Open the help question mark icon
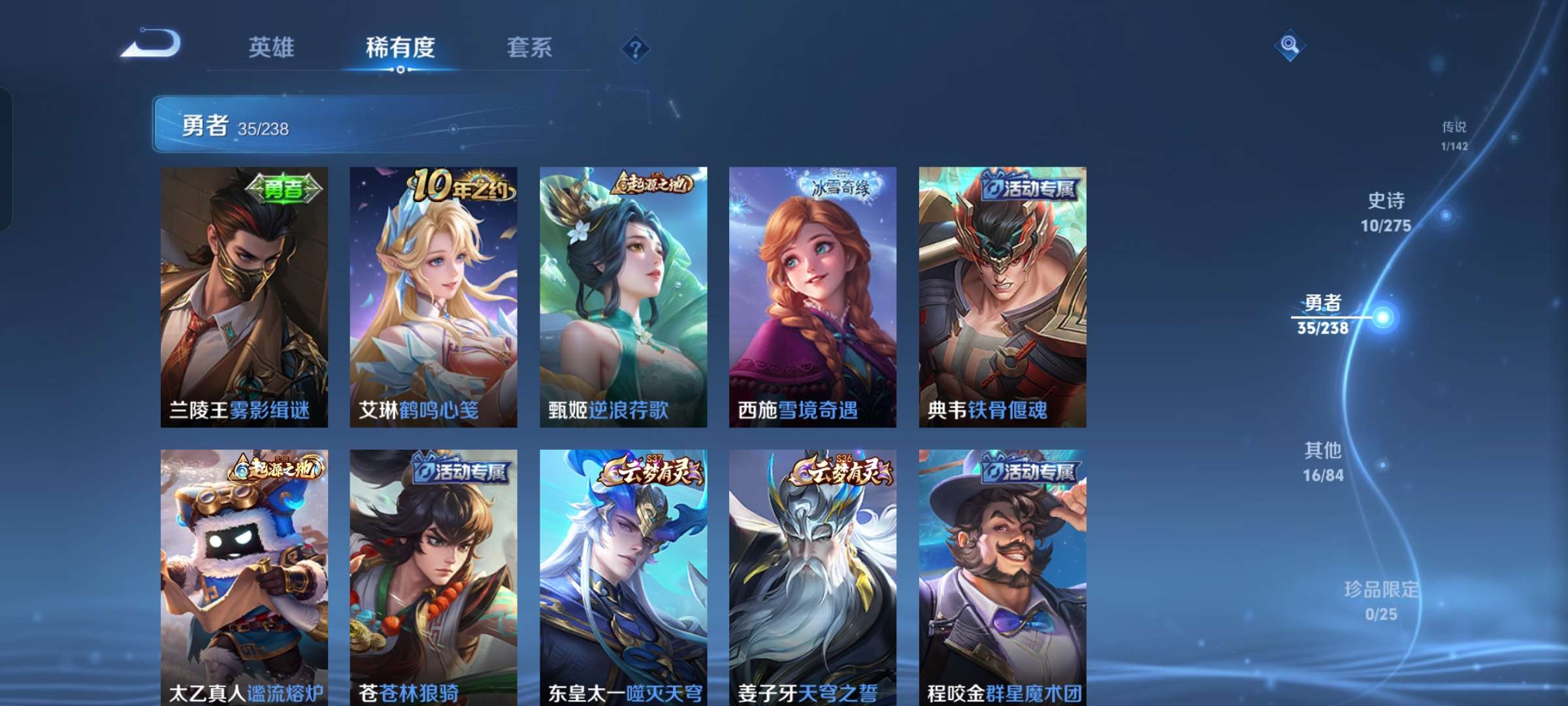1568x706 pixels. [636, 47]
